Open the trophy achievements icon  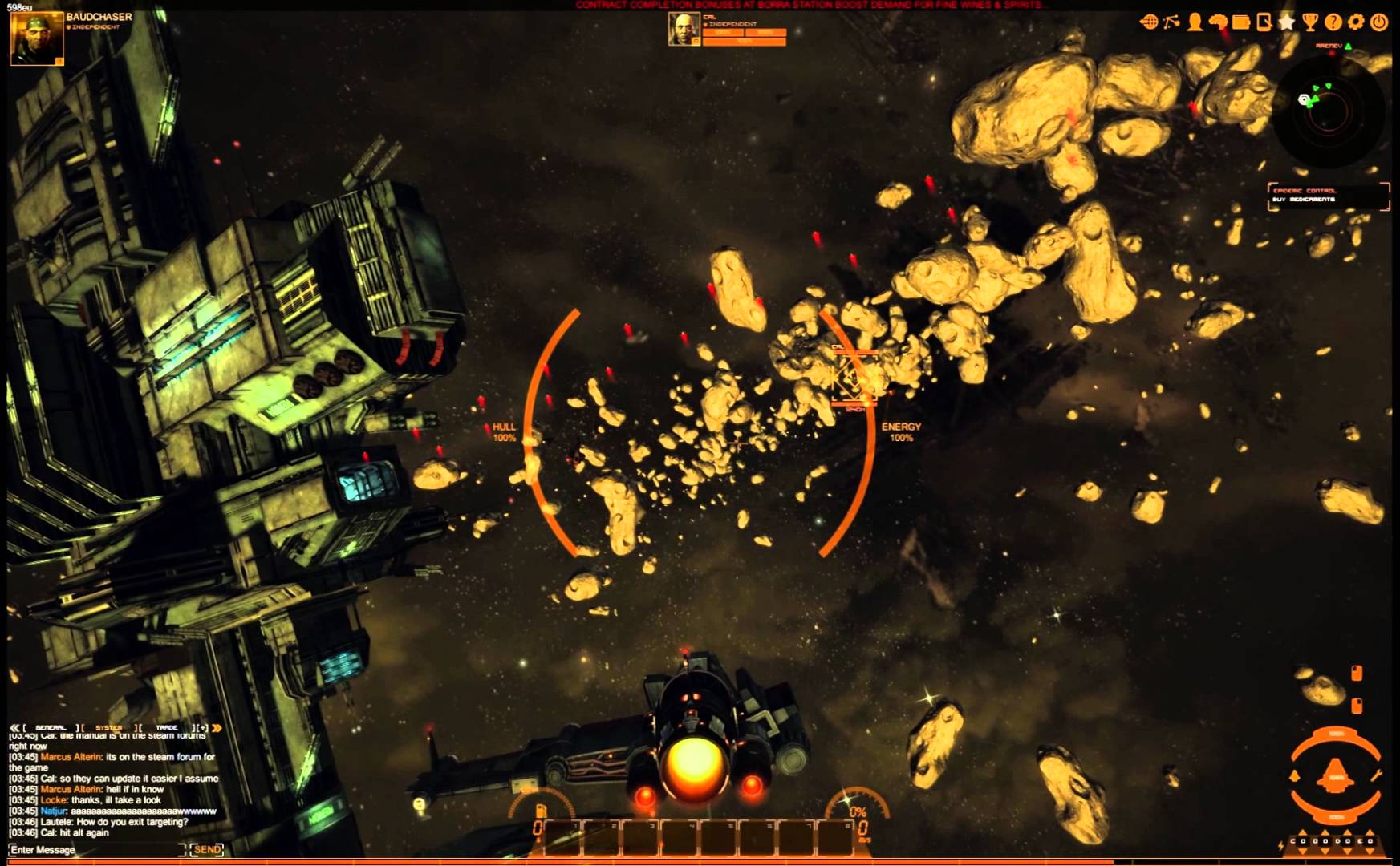[x=1310, y=22]
